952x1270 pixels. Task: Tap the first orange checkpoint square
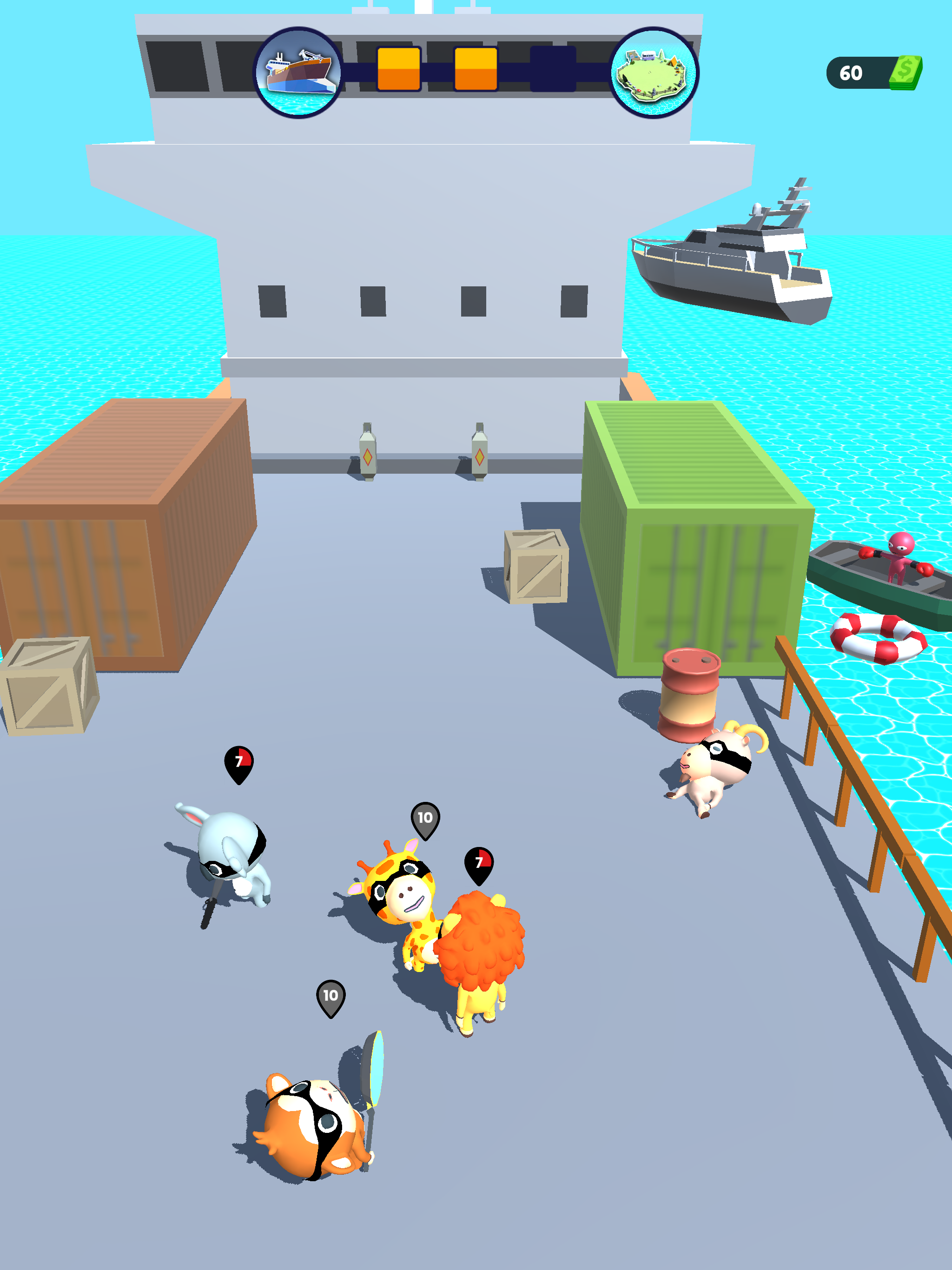coord(399,68)
